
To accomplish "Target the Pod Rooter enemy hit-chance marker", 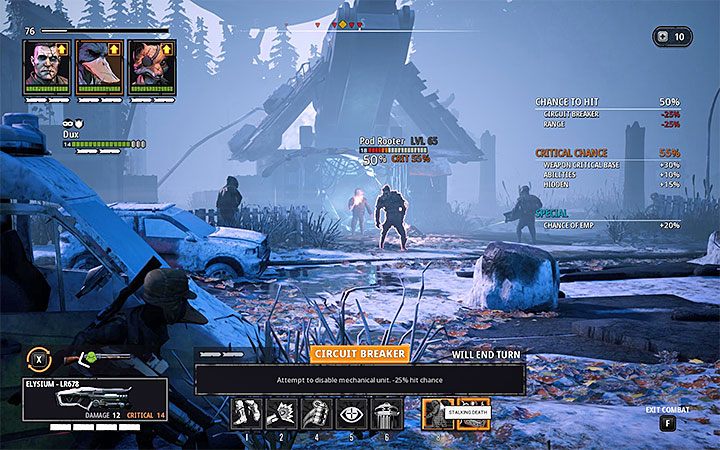I will point(375,159).
